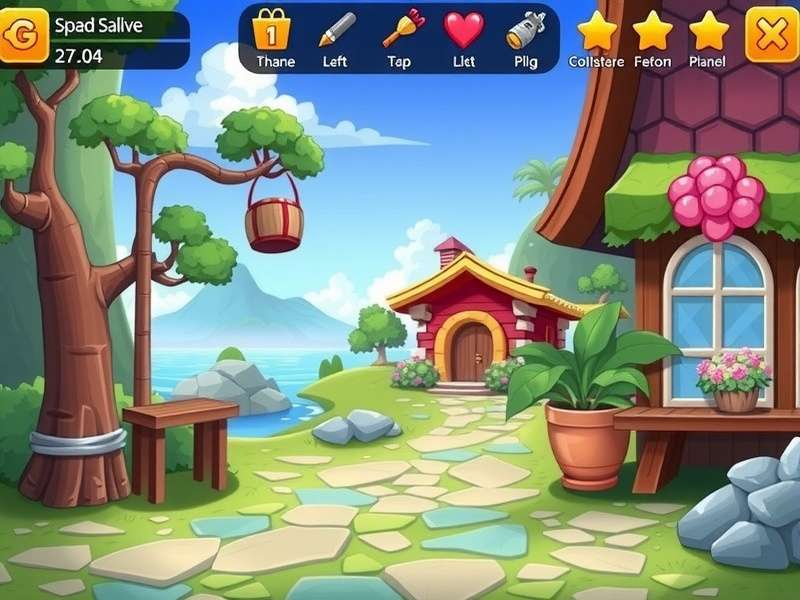Tap the Llet red heart icon
The height and width of the screenshot is (600, 800).
click(x=464, y=30)
